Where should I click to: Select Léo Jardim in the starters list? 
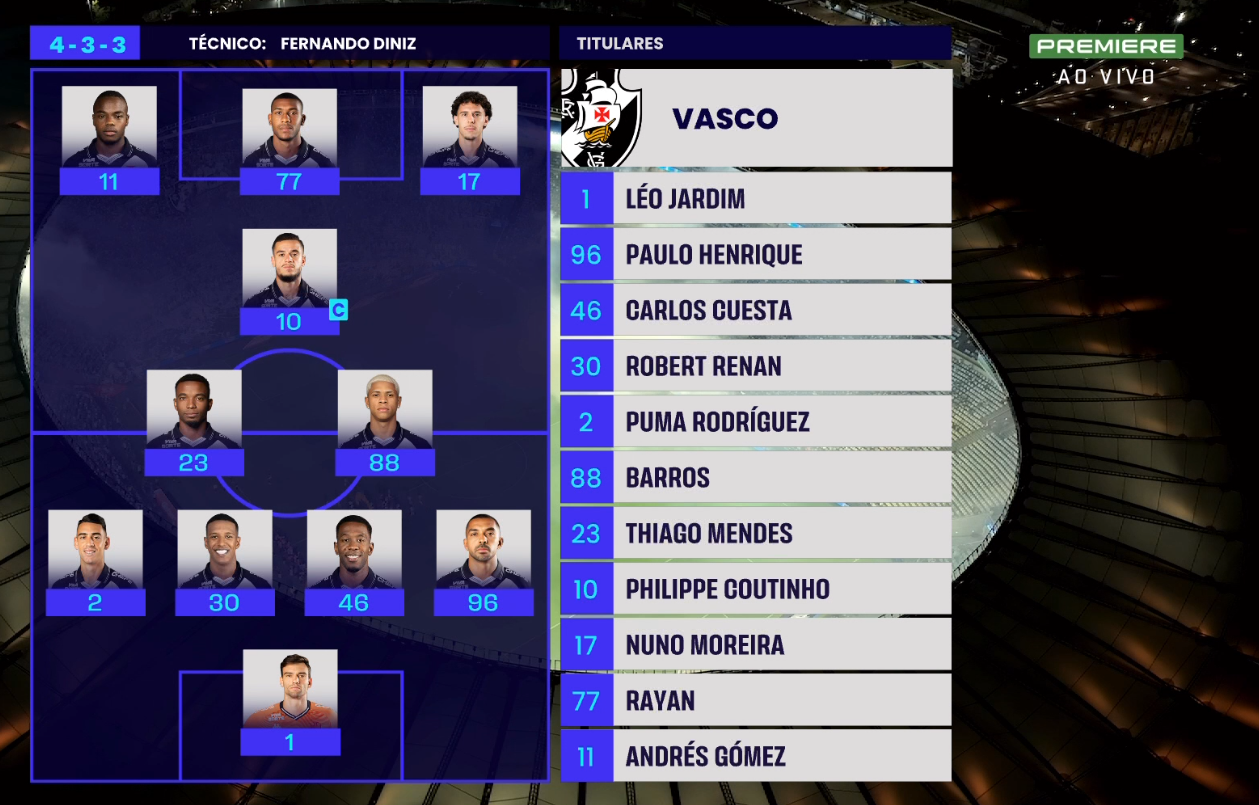pos(755,198)
